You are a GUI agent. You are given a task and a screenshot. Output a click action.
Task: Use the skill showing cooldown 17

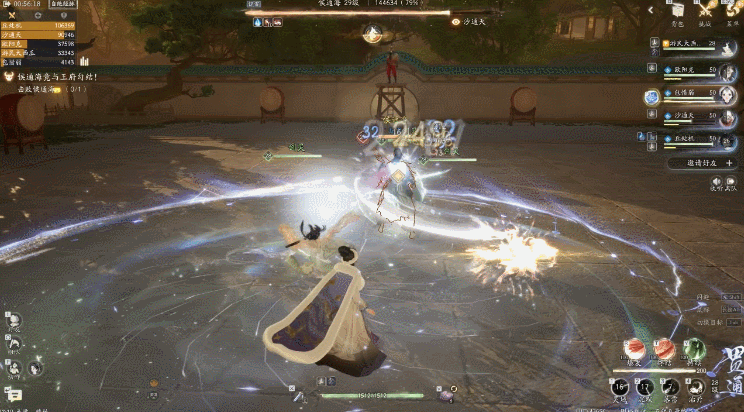point(647,386)
